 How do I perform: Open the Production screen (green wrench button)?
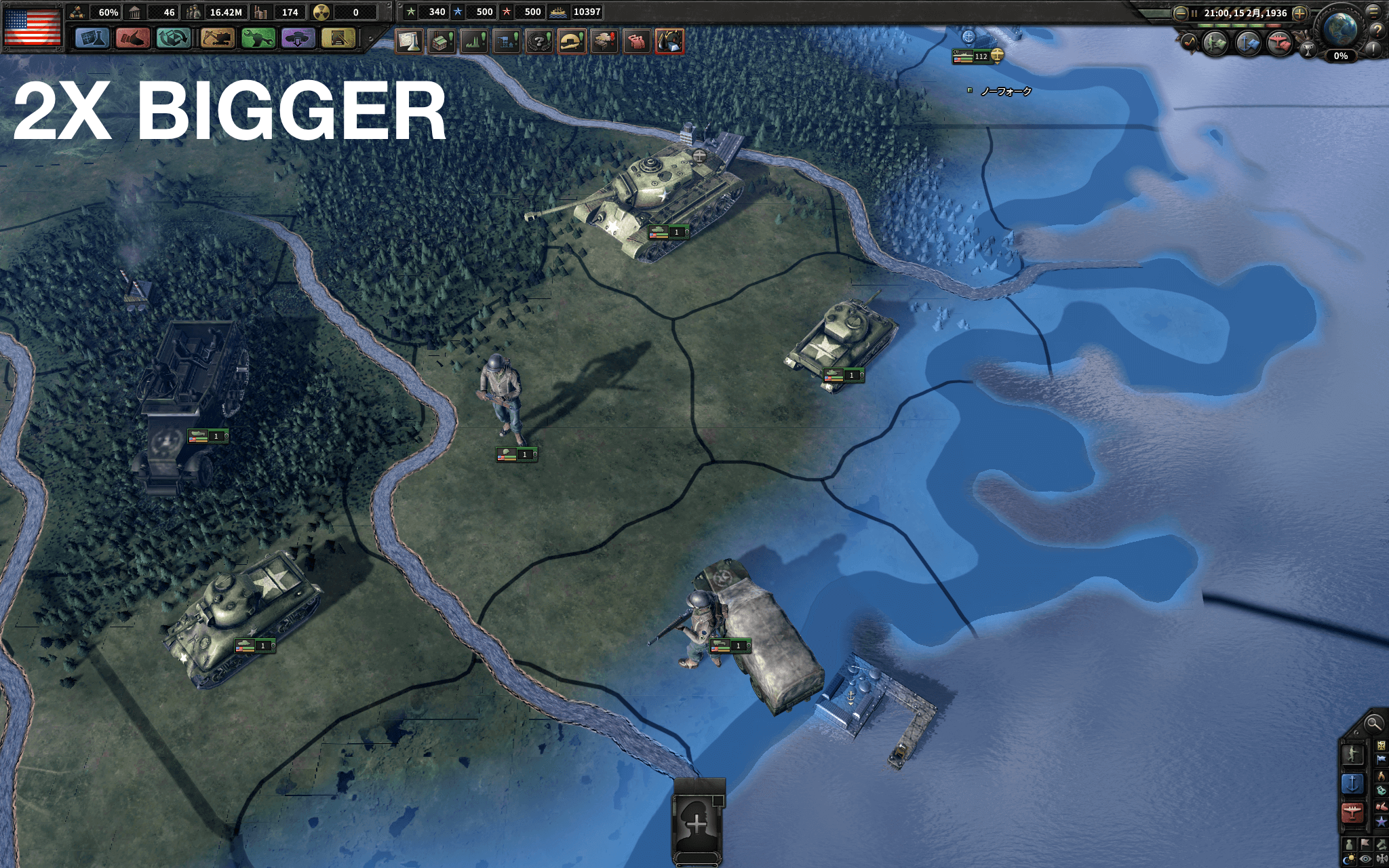tap(258, 38)
